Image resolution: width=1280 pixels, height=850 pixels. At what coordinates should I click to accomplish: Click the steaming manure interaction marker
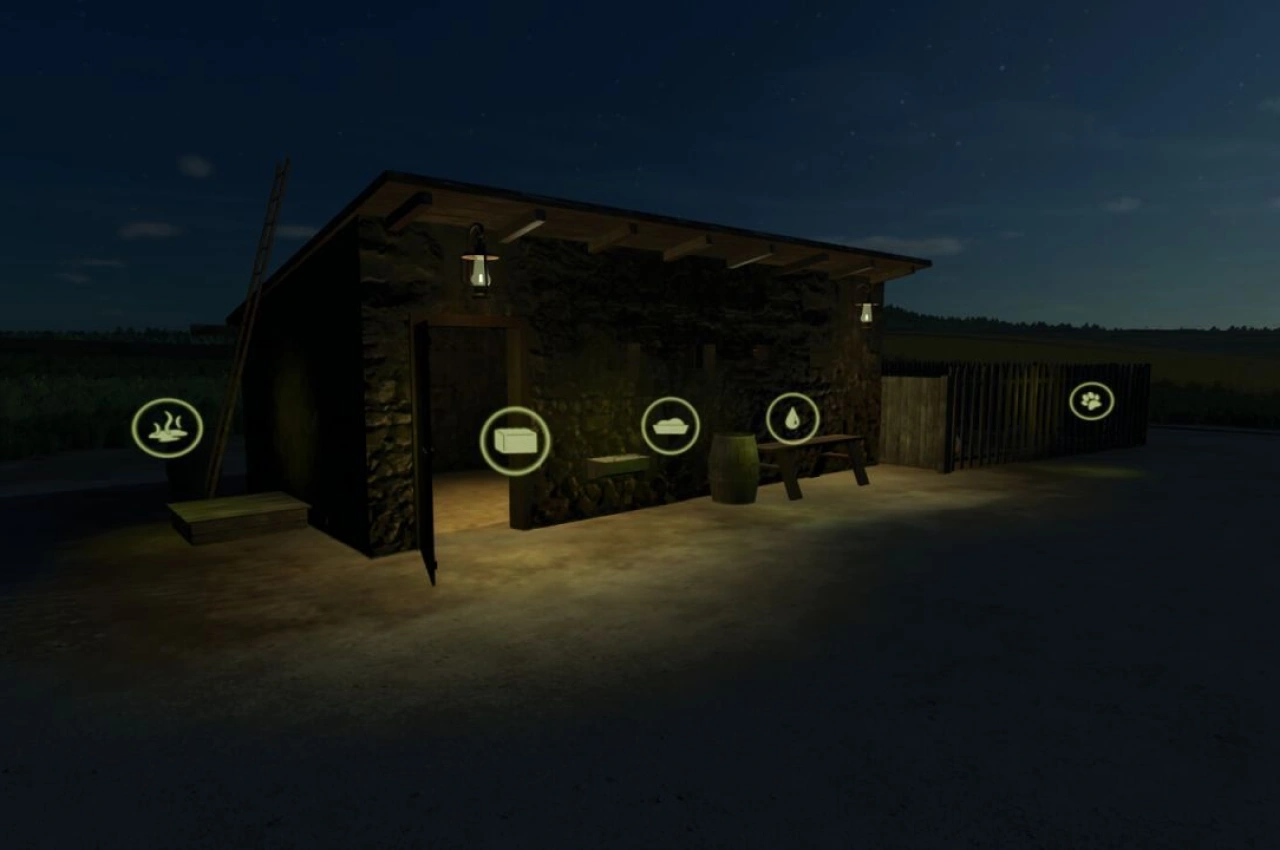(x=167, y=429)
